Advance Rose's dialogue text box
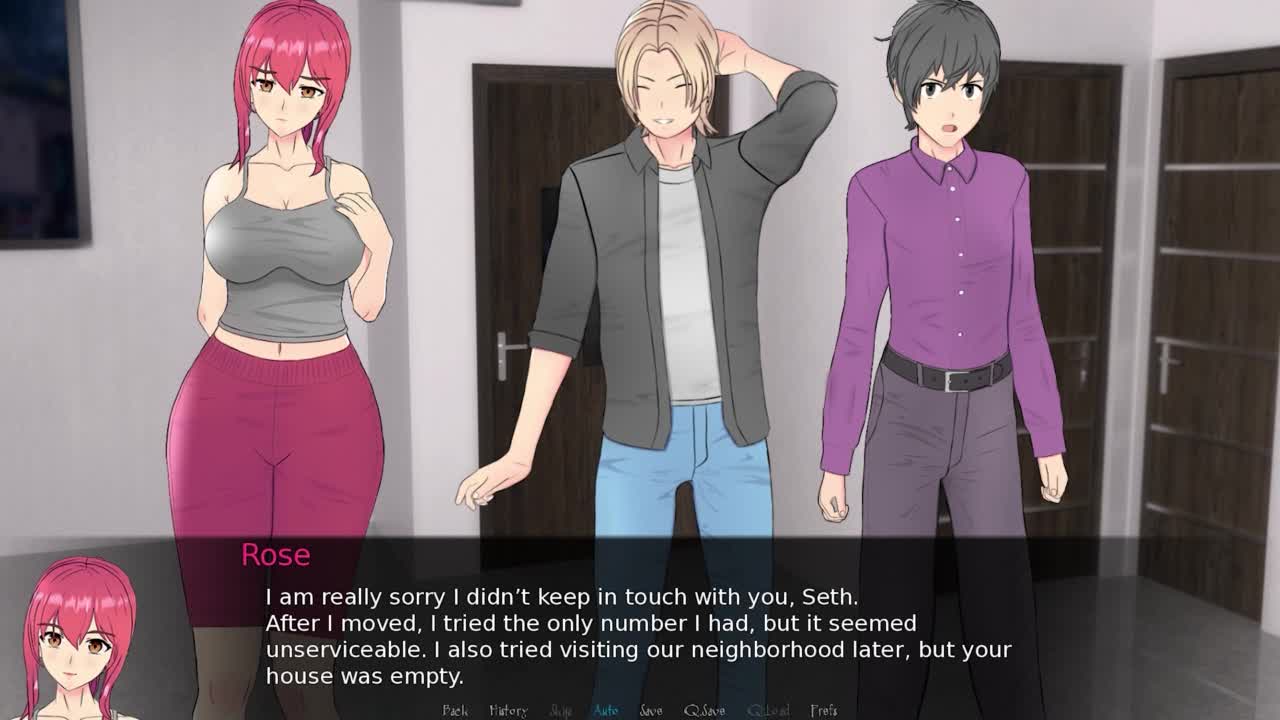The width and height of the screenshot is (1280, 720). click(640, 635)
